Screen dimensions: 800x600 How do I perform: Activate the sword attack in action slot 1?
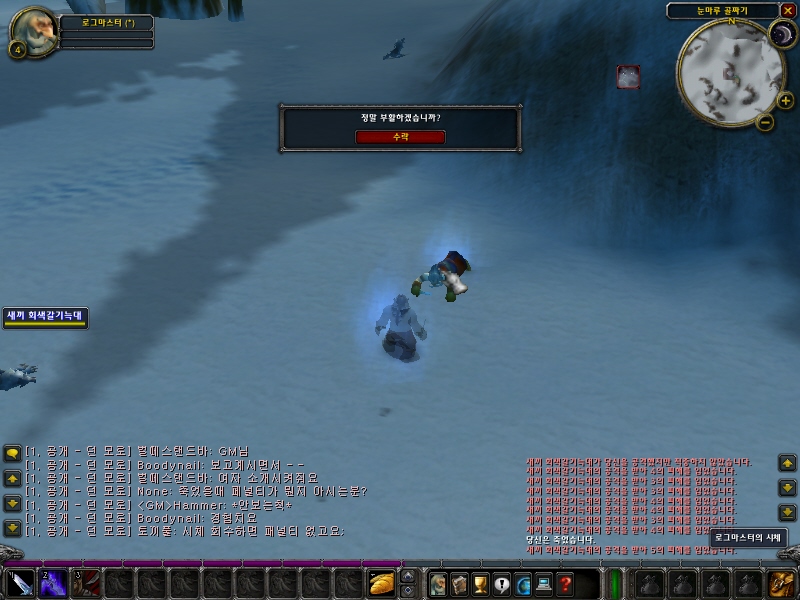(20, 582)
